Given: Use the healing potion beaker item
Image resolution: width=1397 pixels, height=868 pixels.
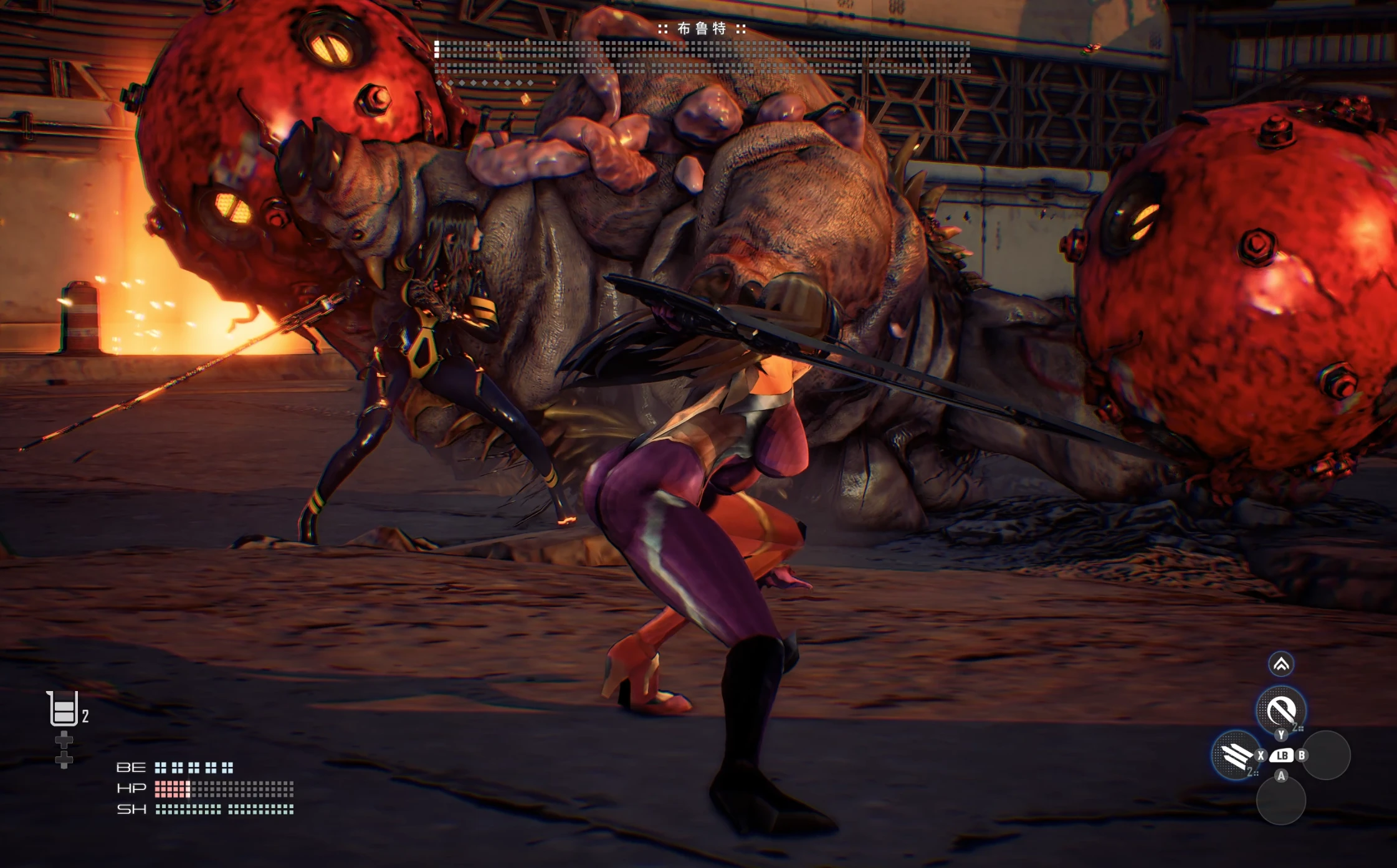Looking at the screenshot, I should (x=64, y=709).
